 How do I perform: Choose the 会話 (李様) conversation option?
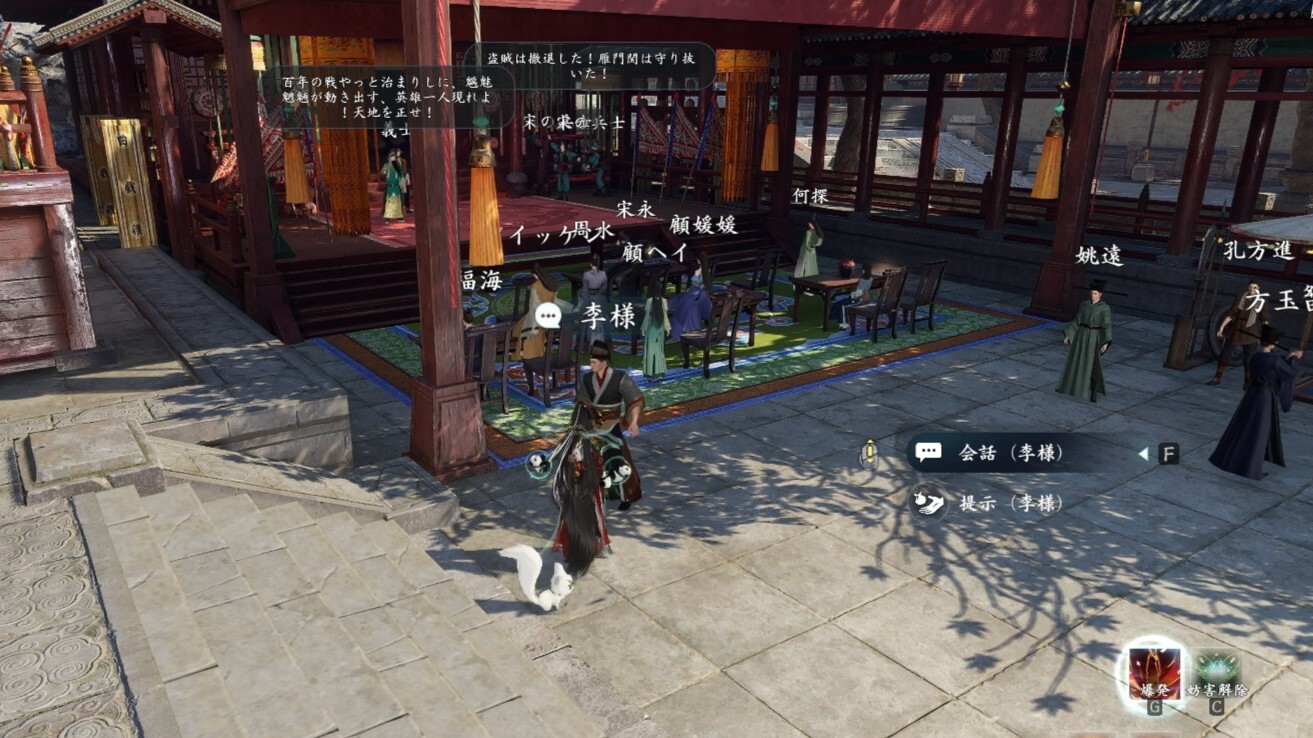pyautogui.click(x=1010, y=453)
